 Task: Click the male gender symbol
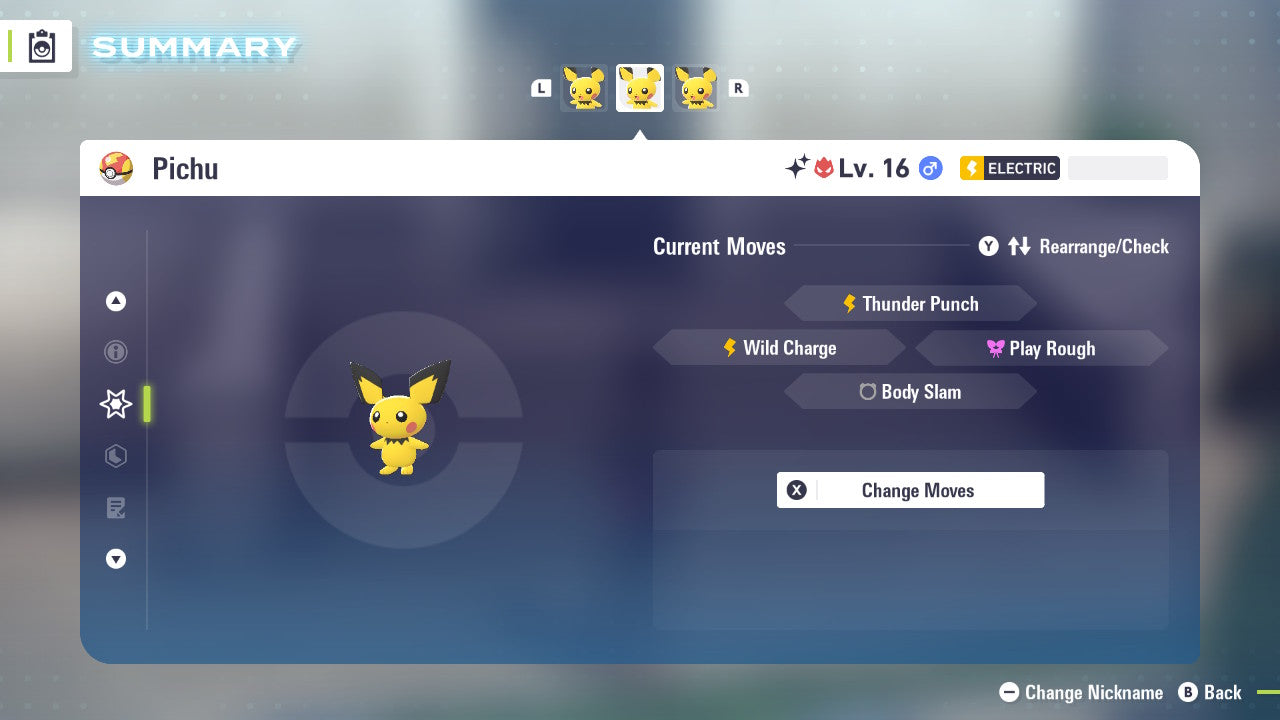929,169
